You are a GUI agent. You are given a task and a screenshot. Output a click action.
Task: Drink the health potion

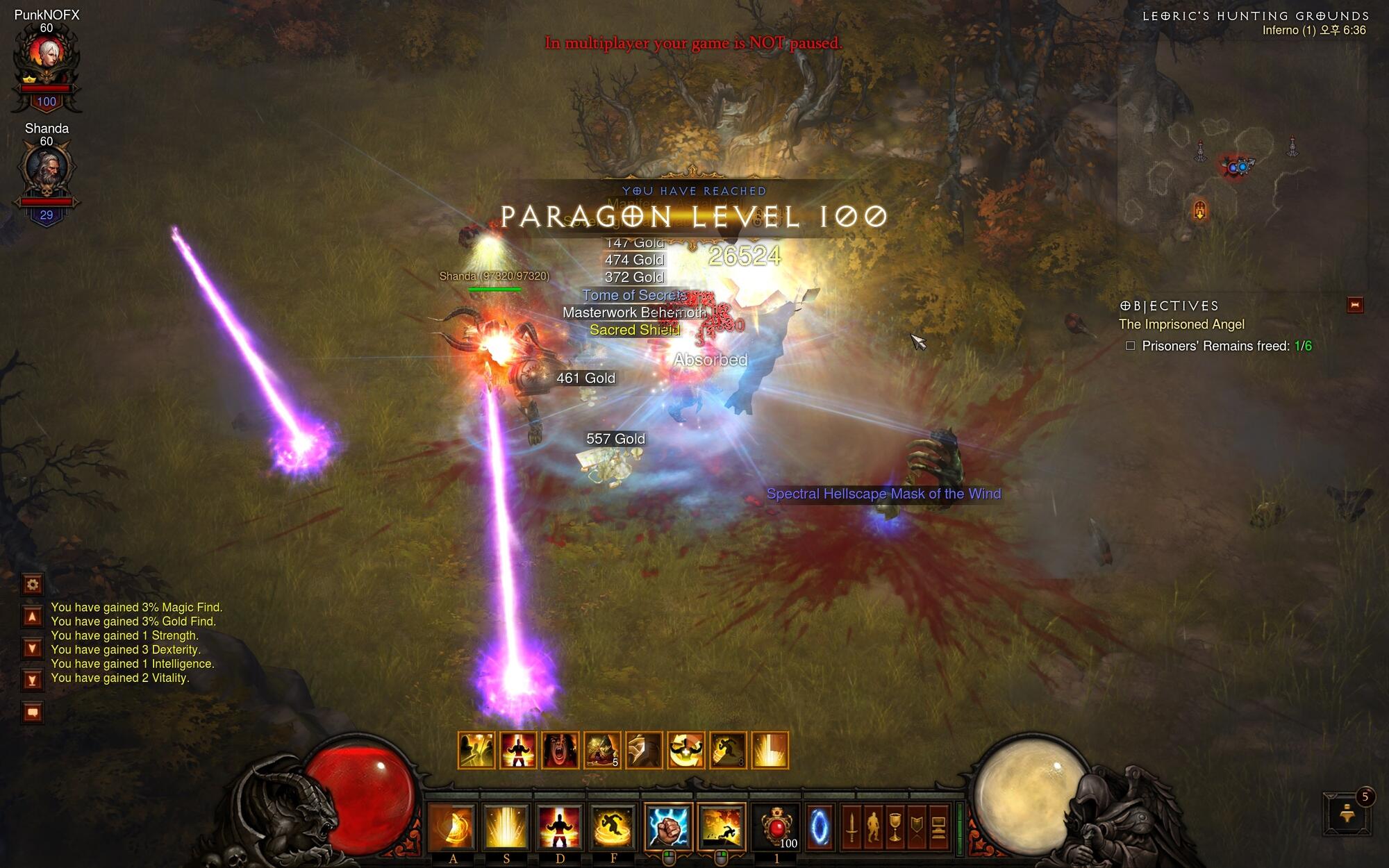pos(776,826)
